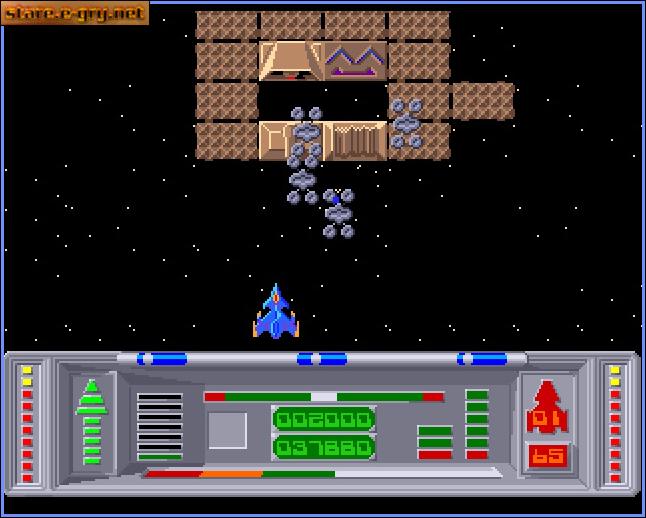Open the stare-e-gry.net watermark link

pos(76,13)
